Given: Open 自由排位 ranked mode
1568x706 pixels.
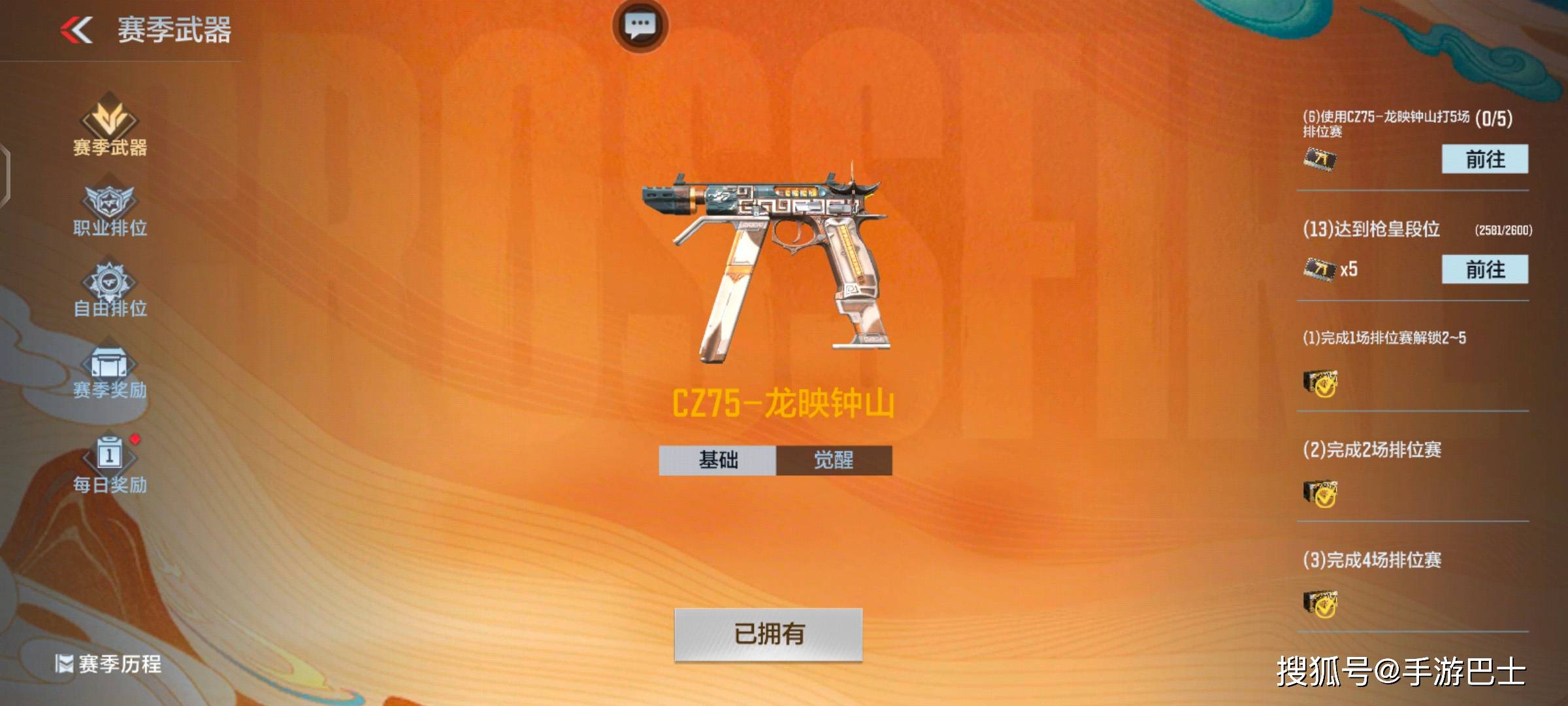Looking at the screenshot, I should pyautogui.click(x=110, y=291).
